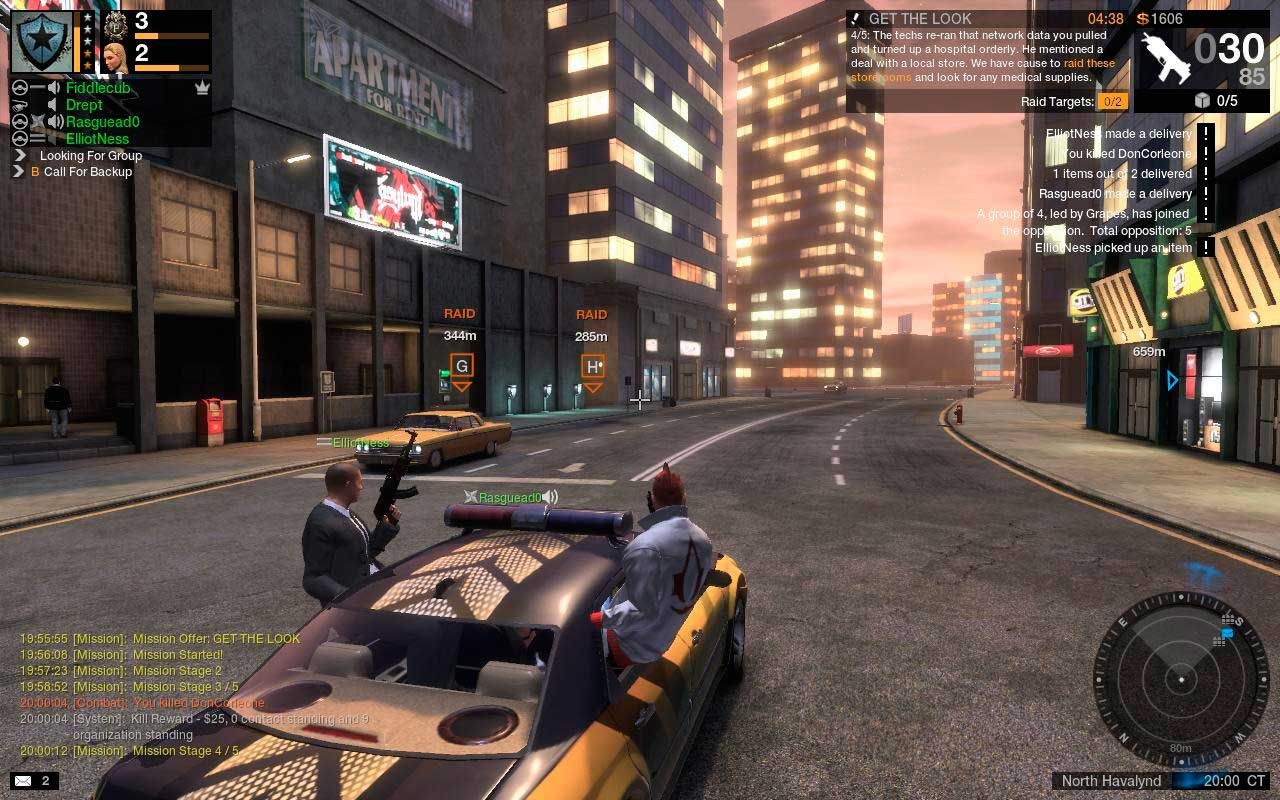1280x800 pixels.
Task: Click the raid target H marker
Action: pos(592,366)
